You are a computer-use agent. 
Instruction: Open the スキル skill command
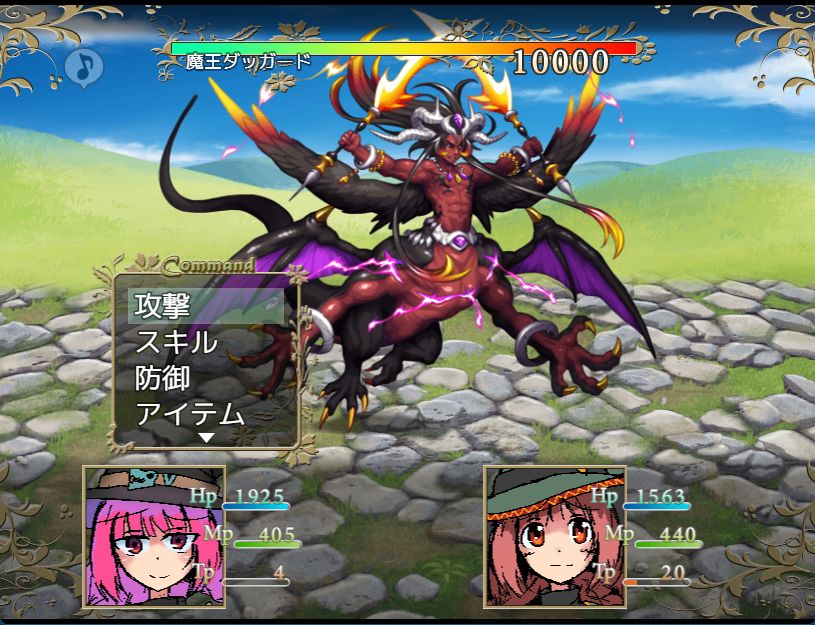click(x=176, y=342)
